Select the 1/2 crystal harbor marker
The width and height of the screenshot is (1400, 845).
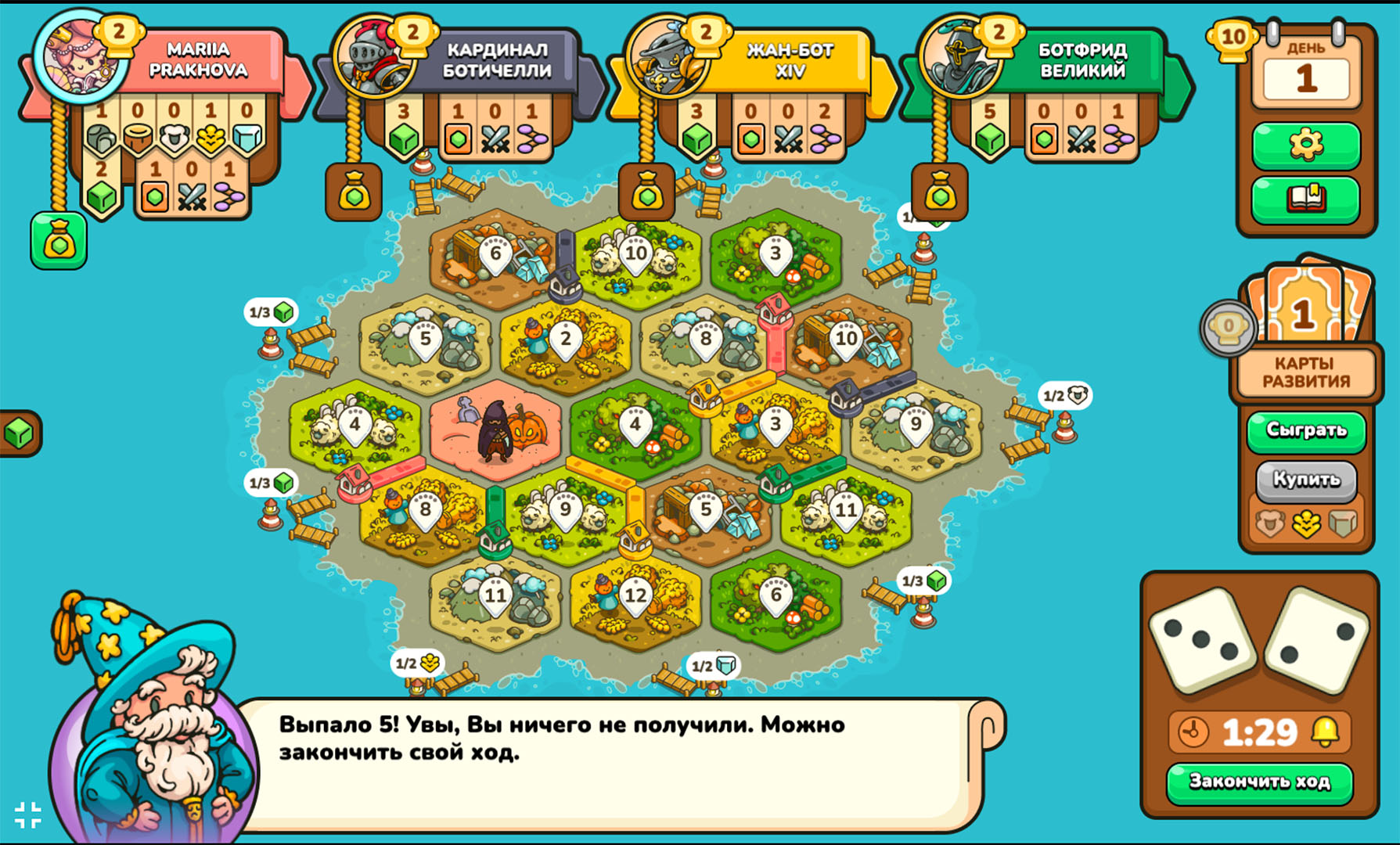[713, 666]
